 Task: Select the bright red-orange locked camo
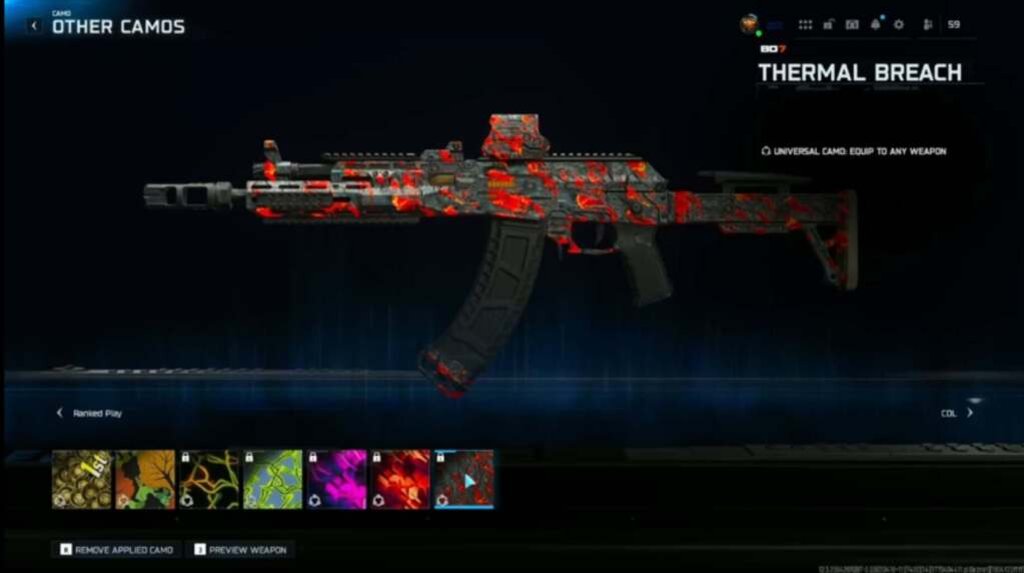pos(400,479)
